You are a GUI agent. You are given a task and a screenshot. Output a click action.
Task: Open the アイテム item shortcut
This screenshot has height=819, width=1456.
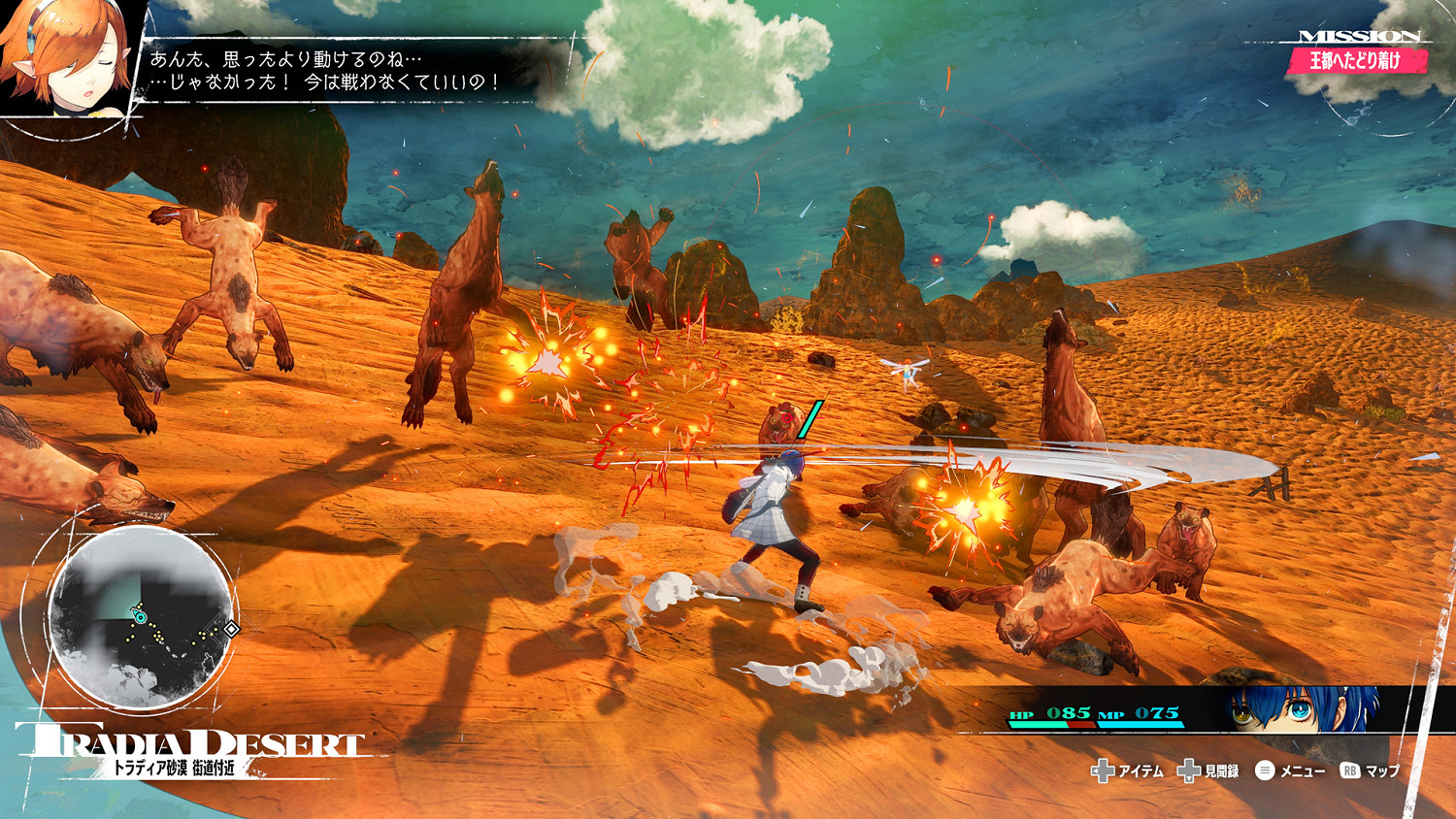[x=1128, y=771]
